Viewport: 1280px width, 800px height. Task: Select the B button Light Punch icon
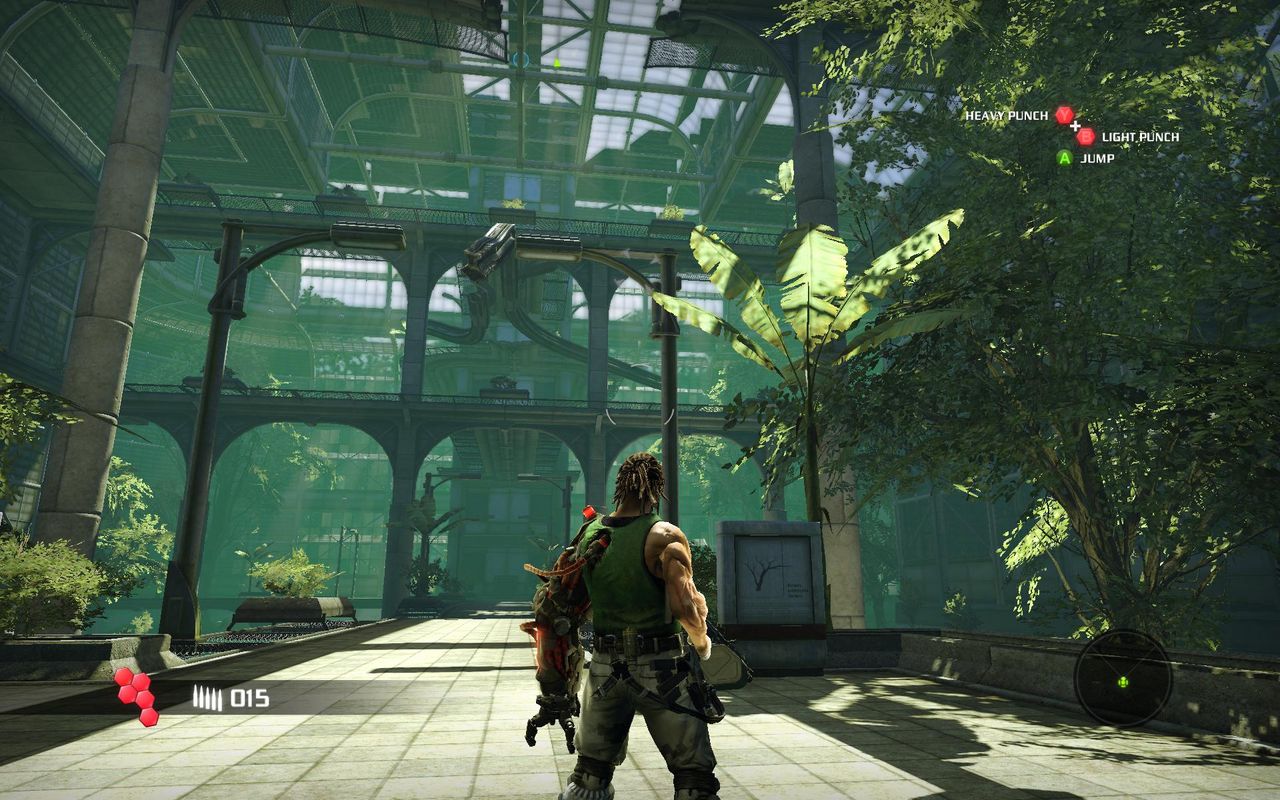(1086, 138)
